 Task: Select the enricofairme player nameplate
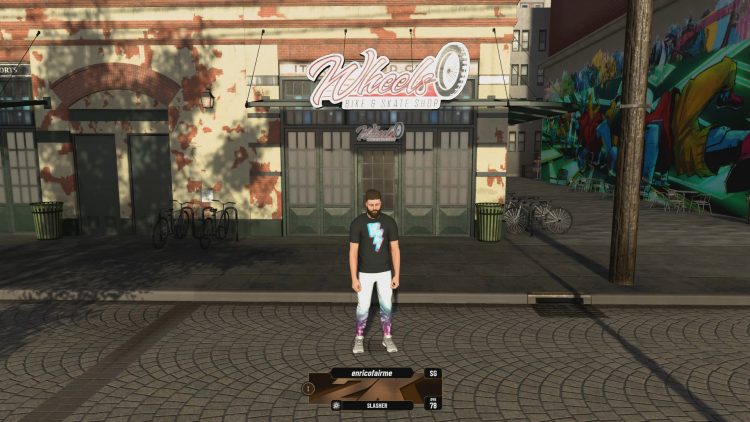pos(371,373)
